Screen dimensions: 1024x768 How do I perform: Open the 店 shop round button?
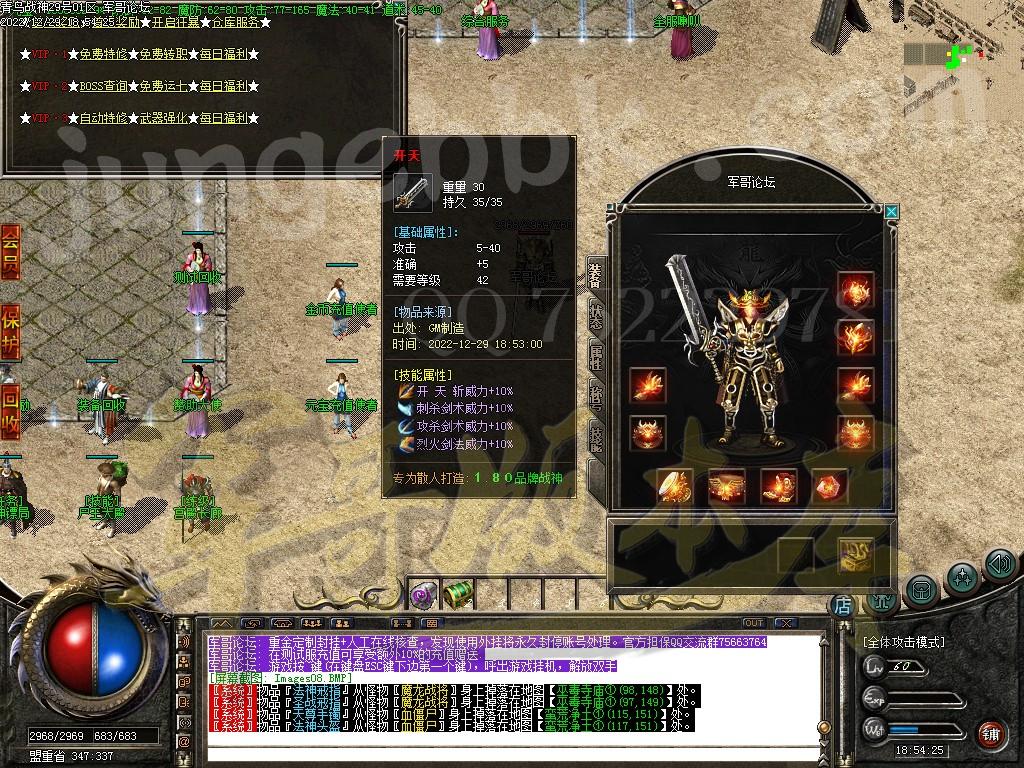pyautogui.click(x=843, y=604)
